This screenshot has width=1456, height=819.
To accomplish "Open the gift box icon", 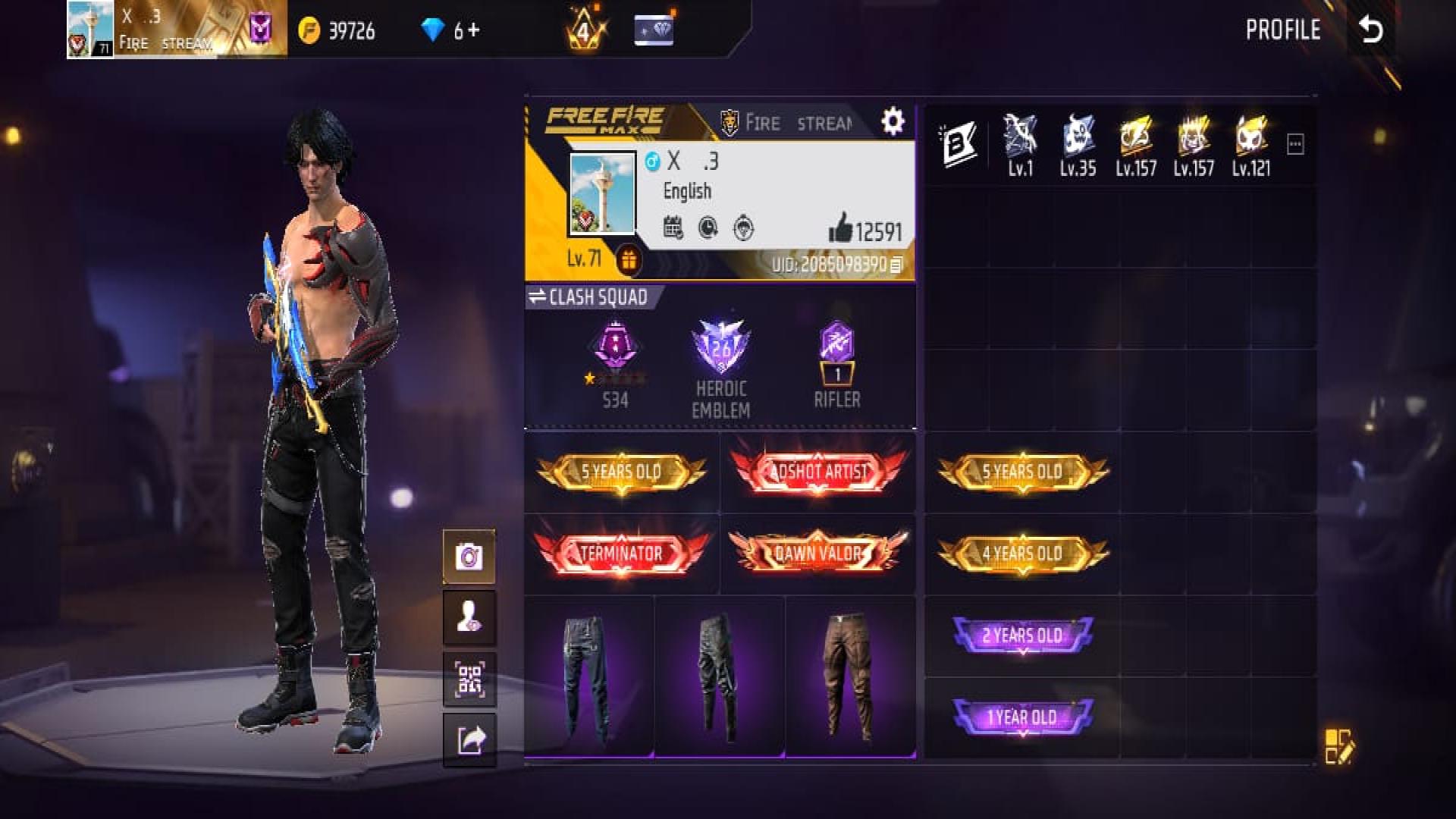I will [x=628, y=260].
